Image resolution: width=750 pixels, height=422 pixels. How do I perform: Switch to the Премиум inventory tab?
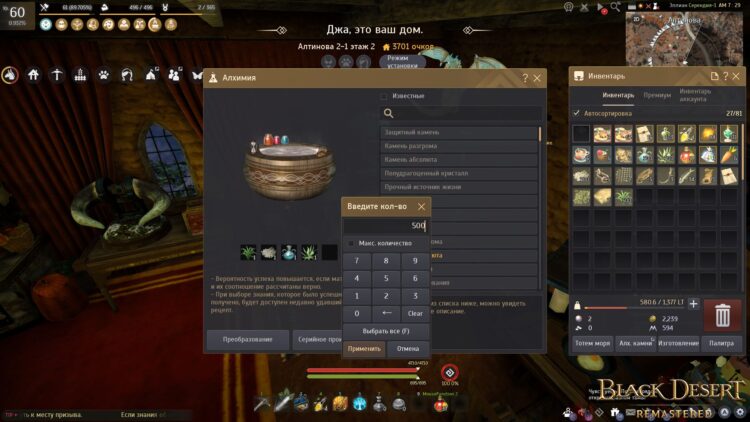point(657,96)
